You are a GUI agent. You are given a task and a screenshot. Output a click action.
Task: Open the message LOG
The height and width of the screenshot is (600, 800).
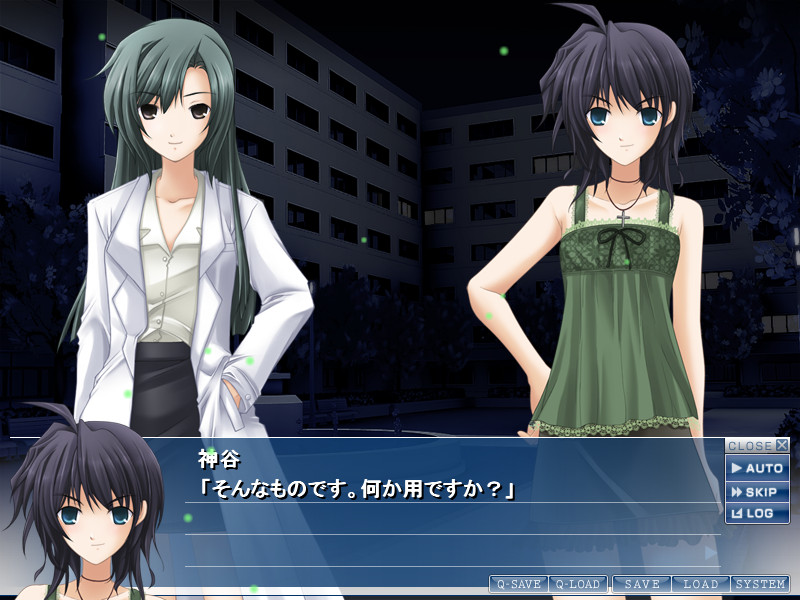[757, 513]
